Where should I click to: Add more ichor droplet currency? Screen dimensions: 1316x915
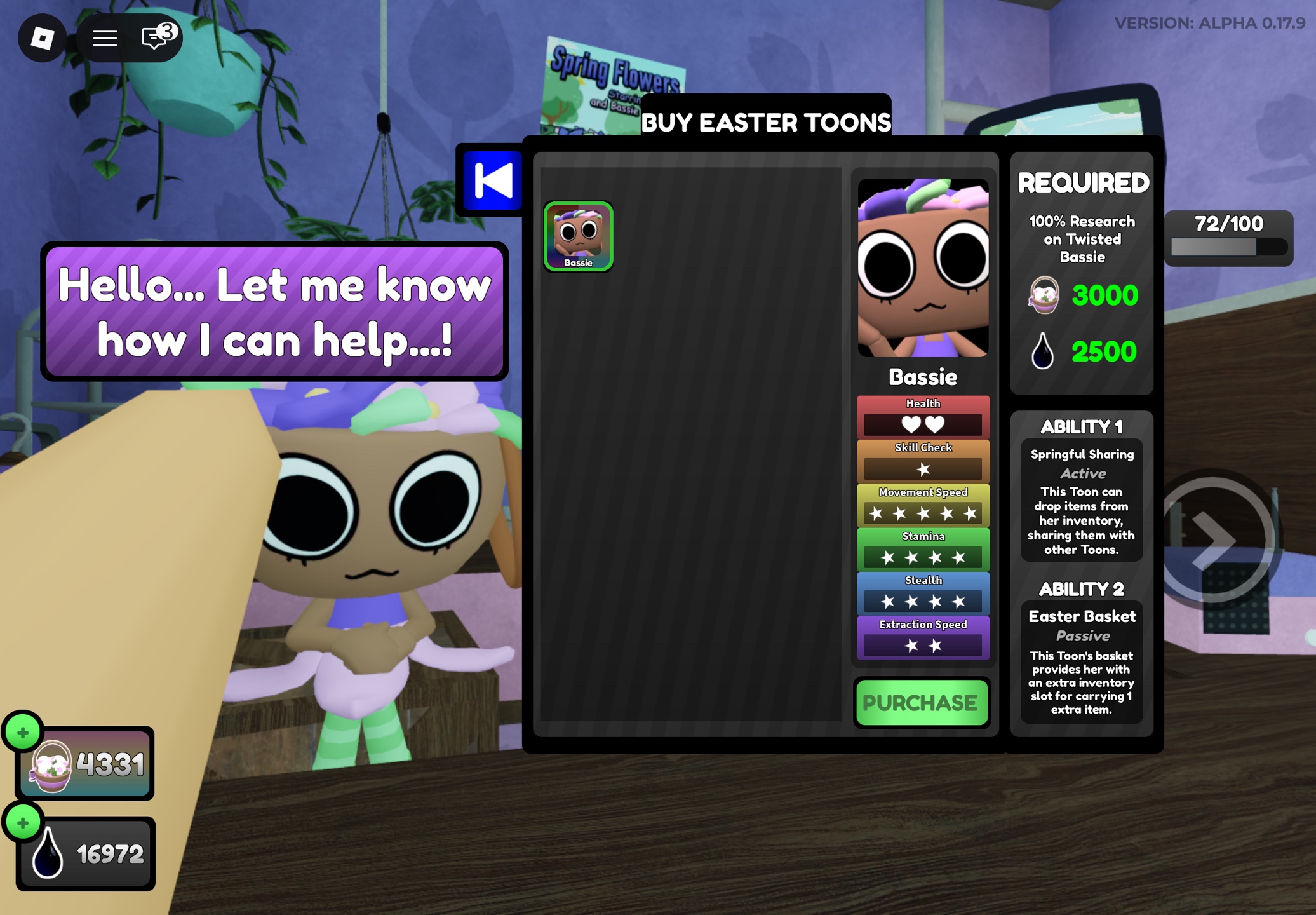pos(23,823)
